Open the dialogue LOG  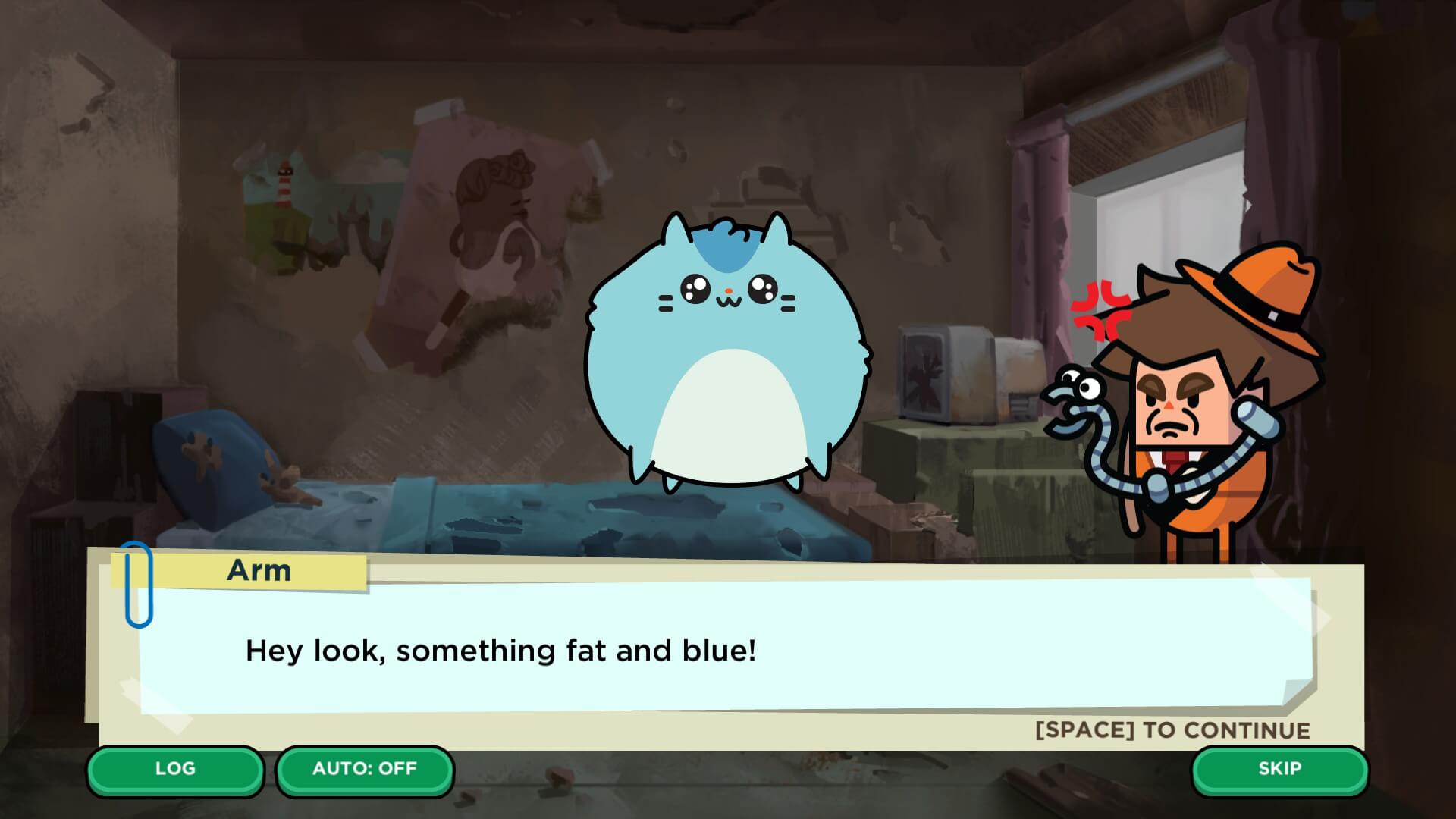[x=175, y=769]
